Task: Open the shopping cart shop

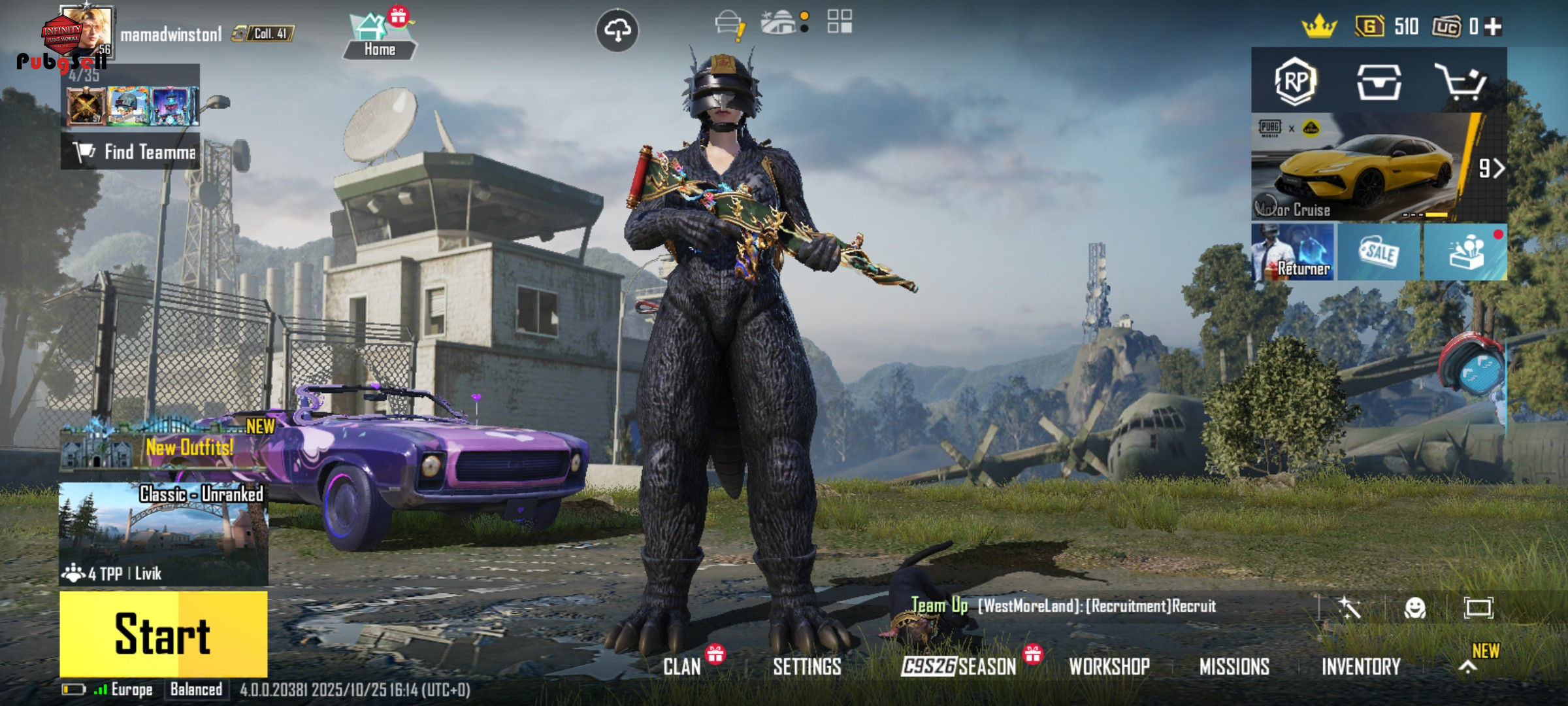Action: (x=1460, y=82)
